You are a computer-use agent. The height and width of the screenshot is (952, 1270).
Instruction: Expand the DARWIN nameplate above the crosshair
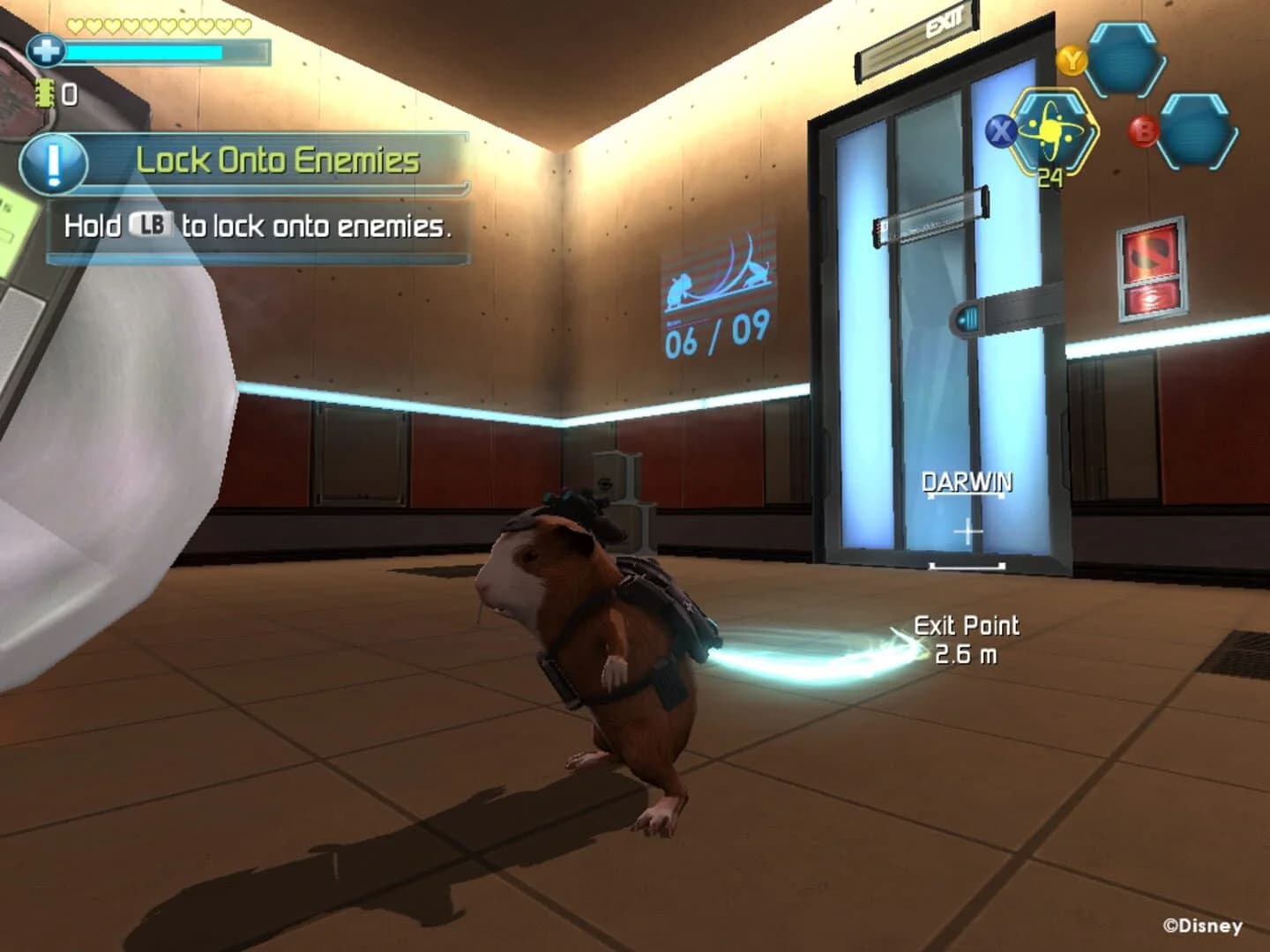[x=967, y=482]
